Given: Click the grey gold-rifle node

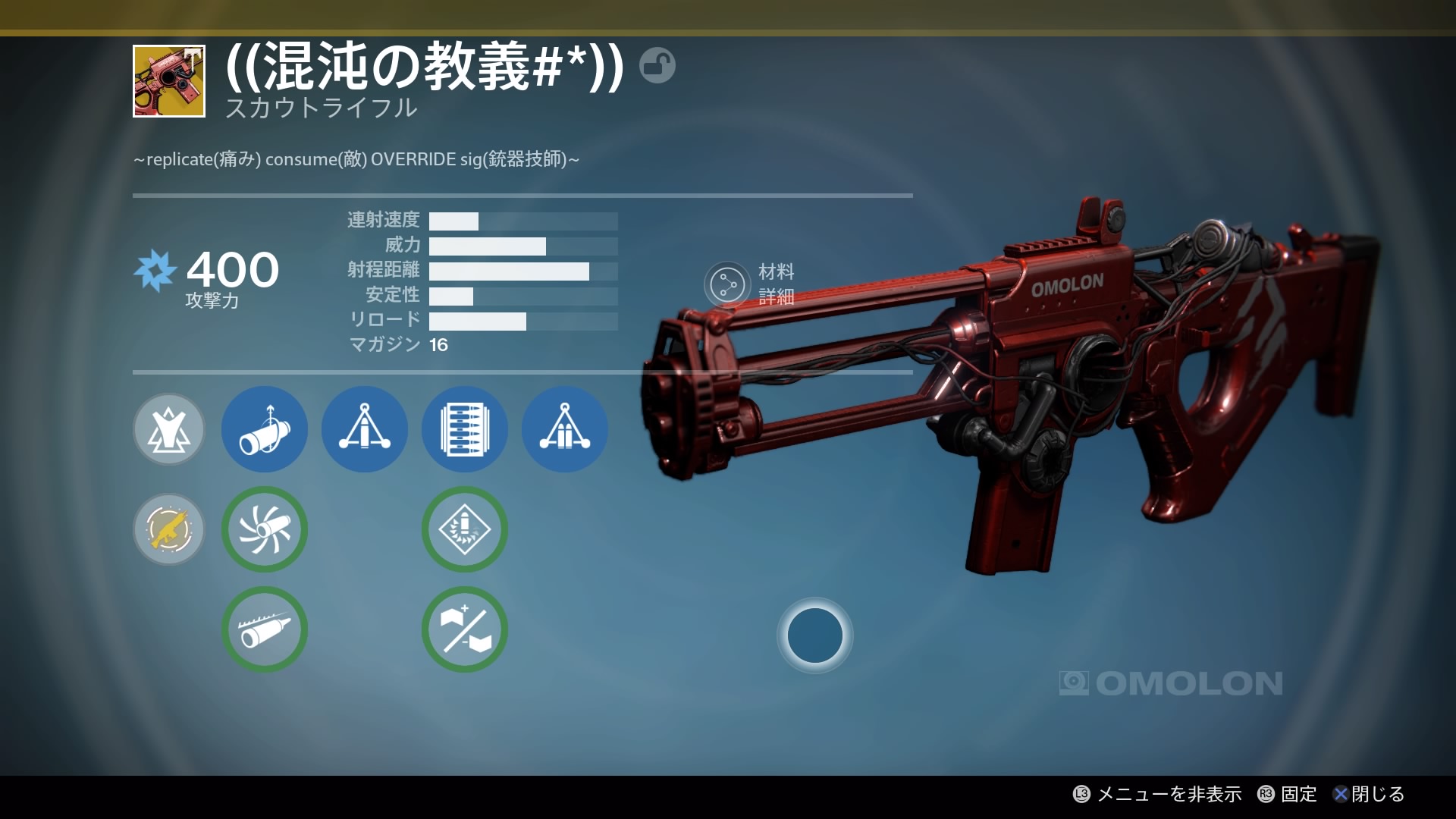Looking at the screenshot, I should point(169,529).
